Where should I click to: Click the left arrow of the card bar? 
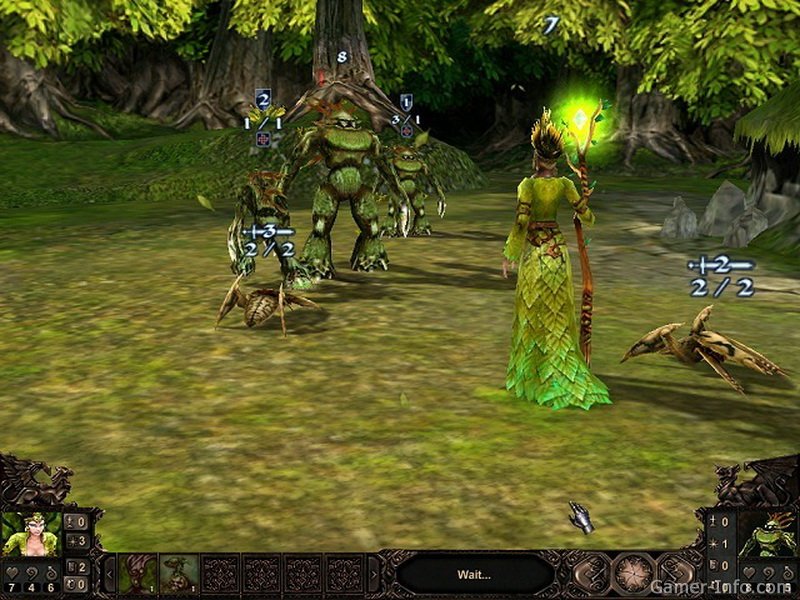point(110,575)
